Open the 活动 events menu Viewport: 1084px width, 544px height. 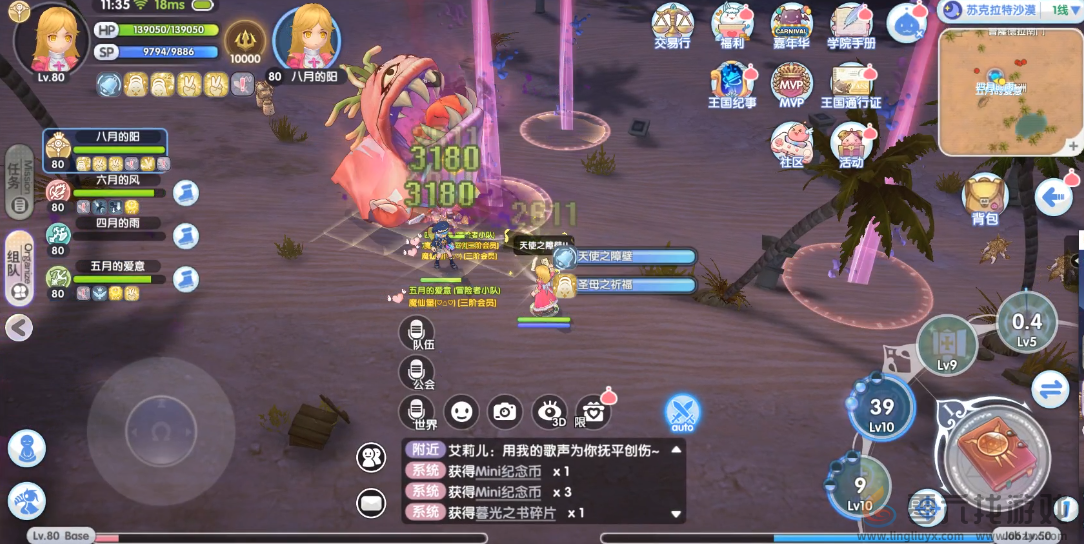point(851,143)
